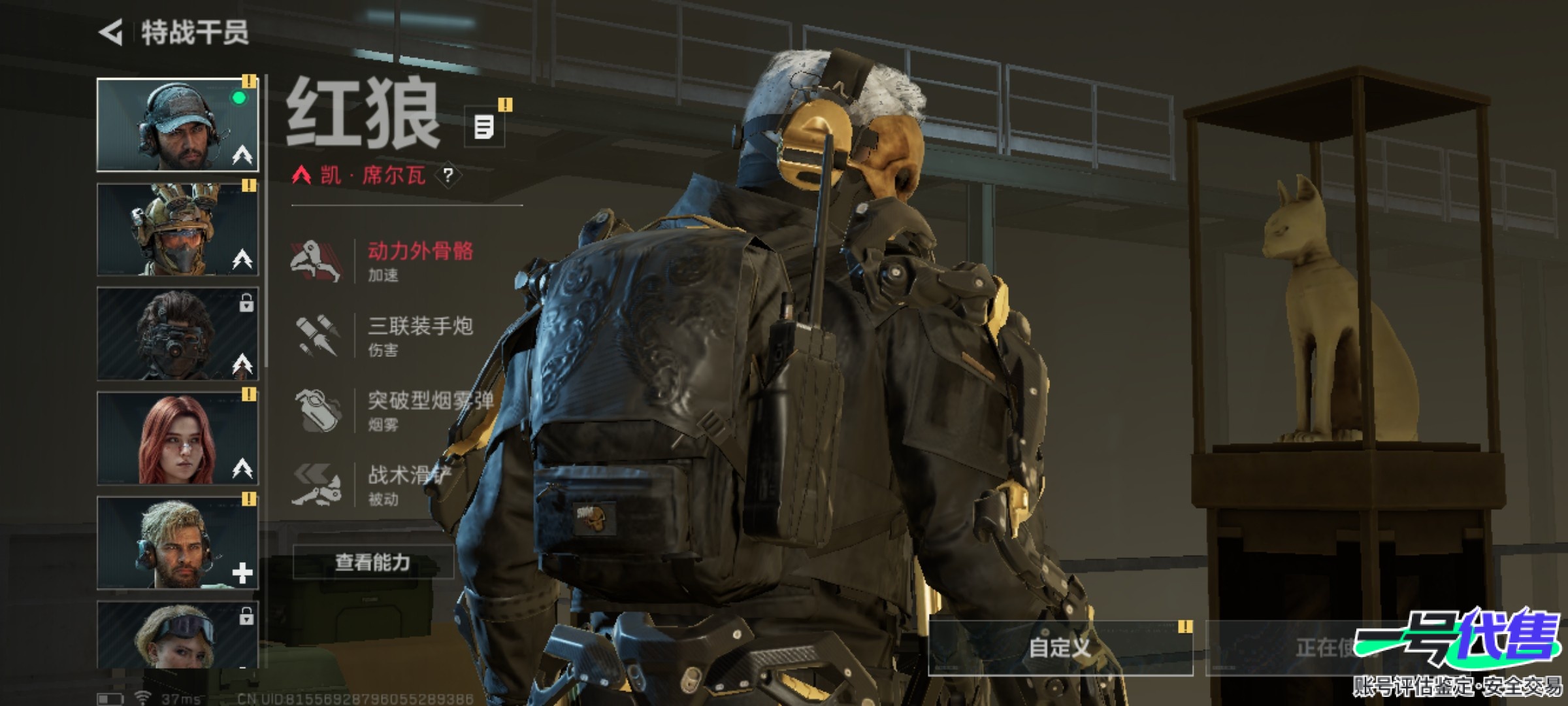Select the locked curly-haired operator with eyepiece
Screen dimensions: 1568x706
point(177,333)
